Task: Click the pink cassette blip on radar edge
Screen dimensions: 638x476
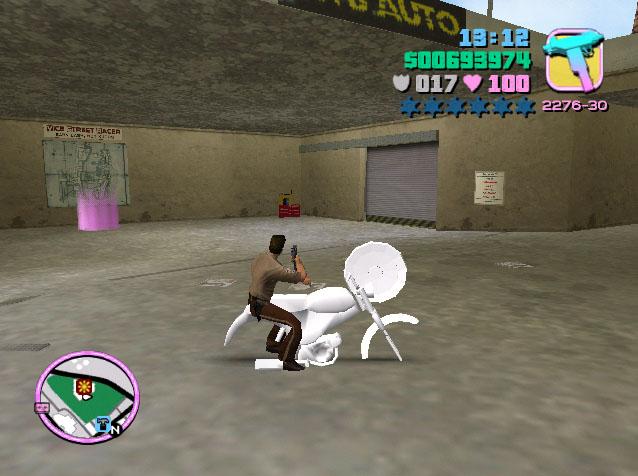Action: click(x=42, y=407)
